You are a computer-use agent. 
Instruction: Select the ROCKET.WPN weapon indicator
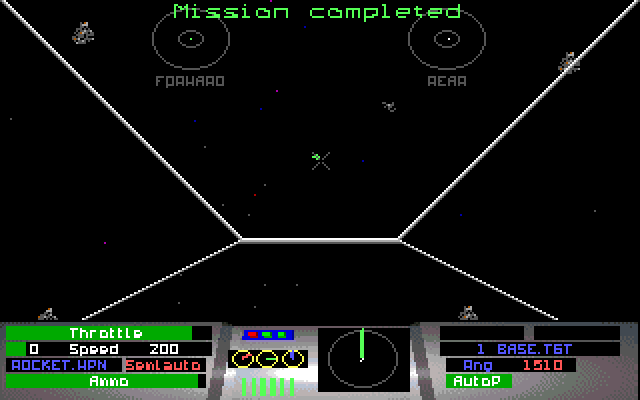point(62,365)
